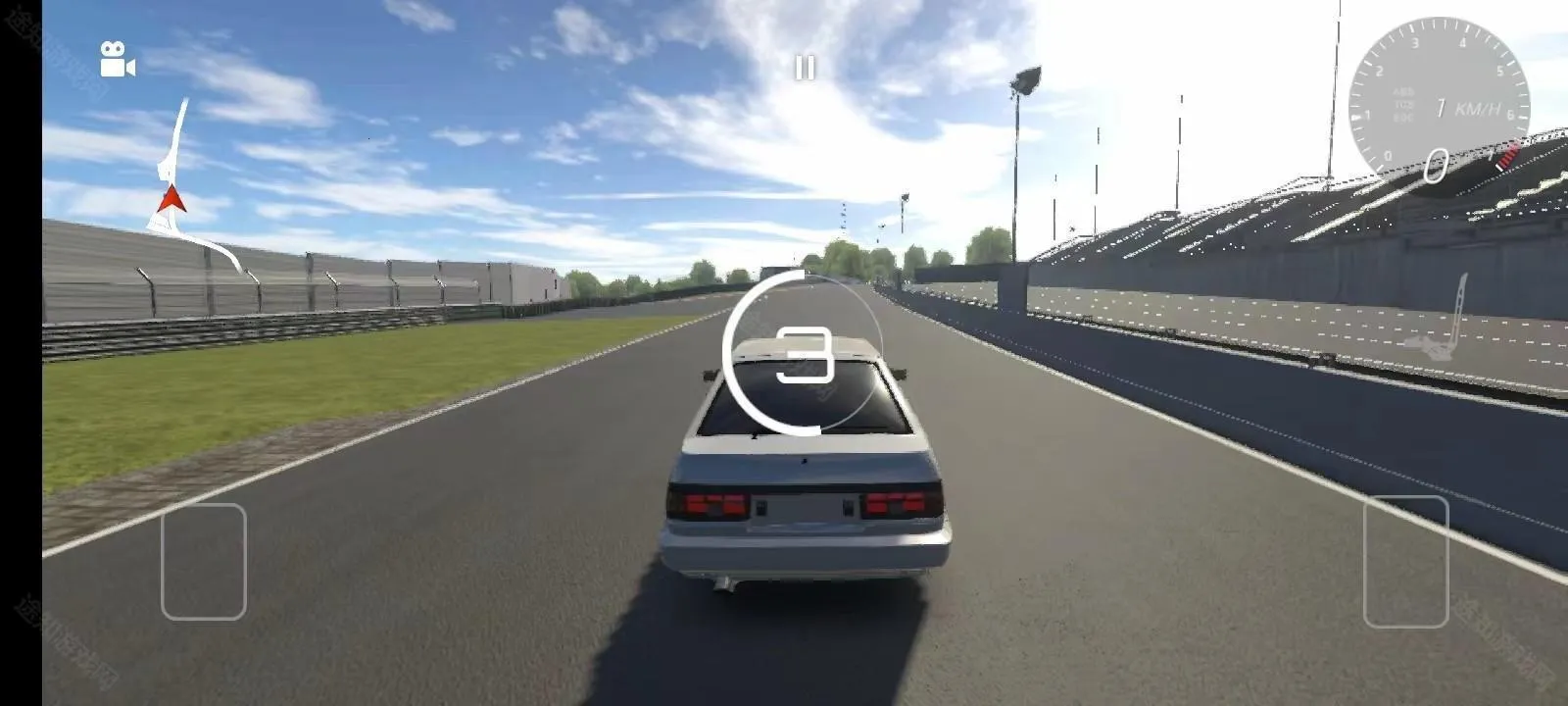Toggle the TCS indicator

tap(1401, 104)
